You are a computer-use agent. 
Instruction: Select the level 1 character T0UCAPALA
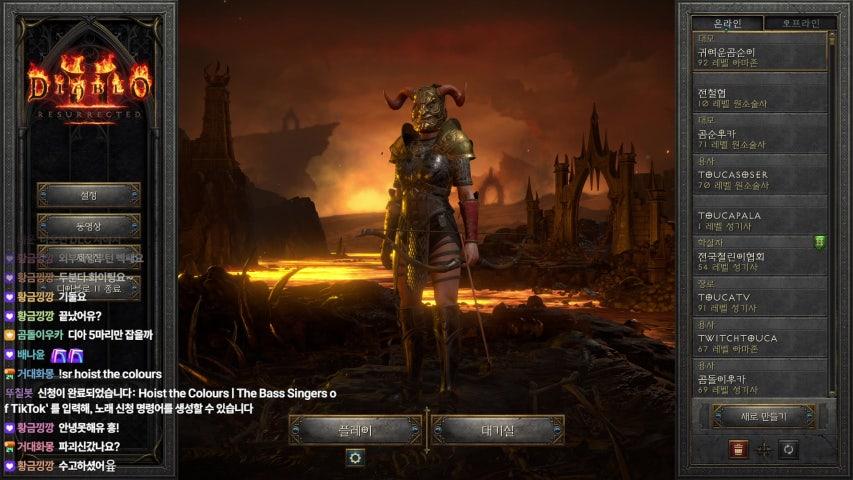(762, 220)
